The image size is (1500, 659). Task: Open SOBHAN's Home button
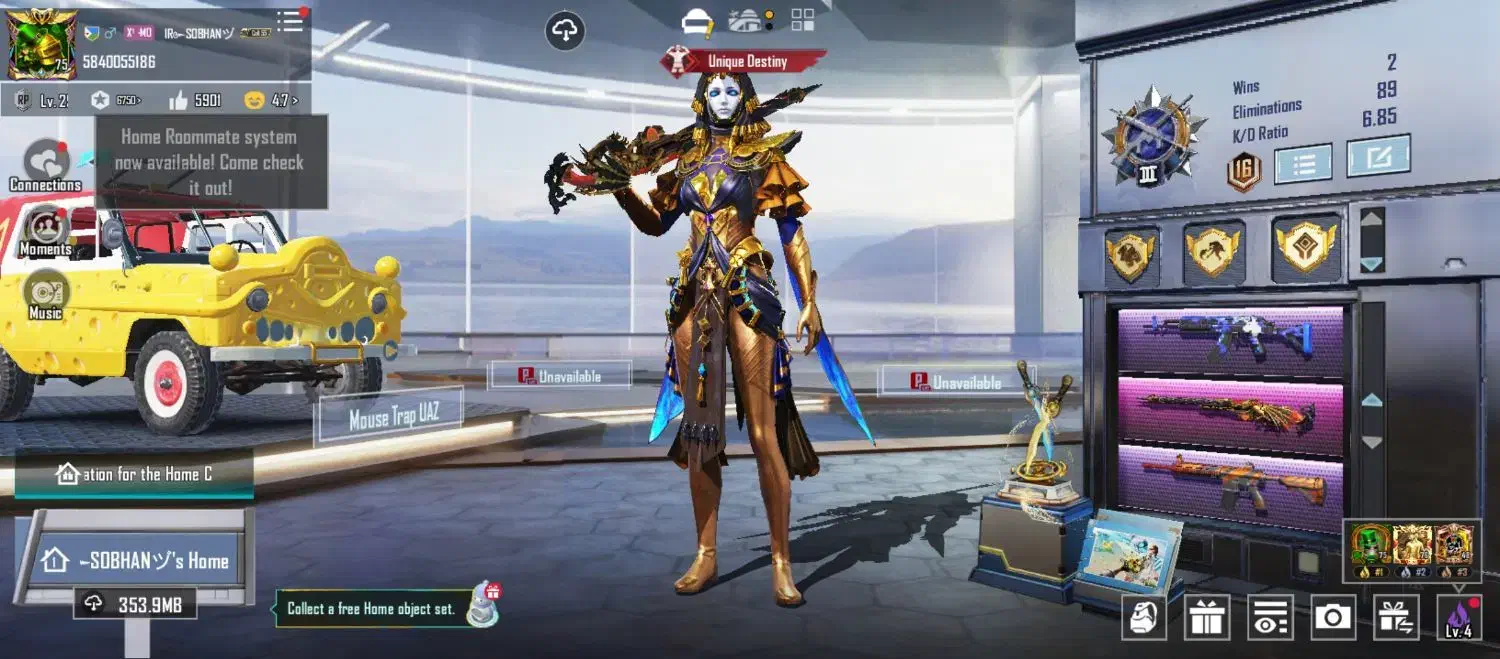coord(136,560)
